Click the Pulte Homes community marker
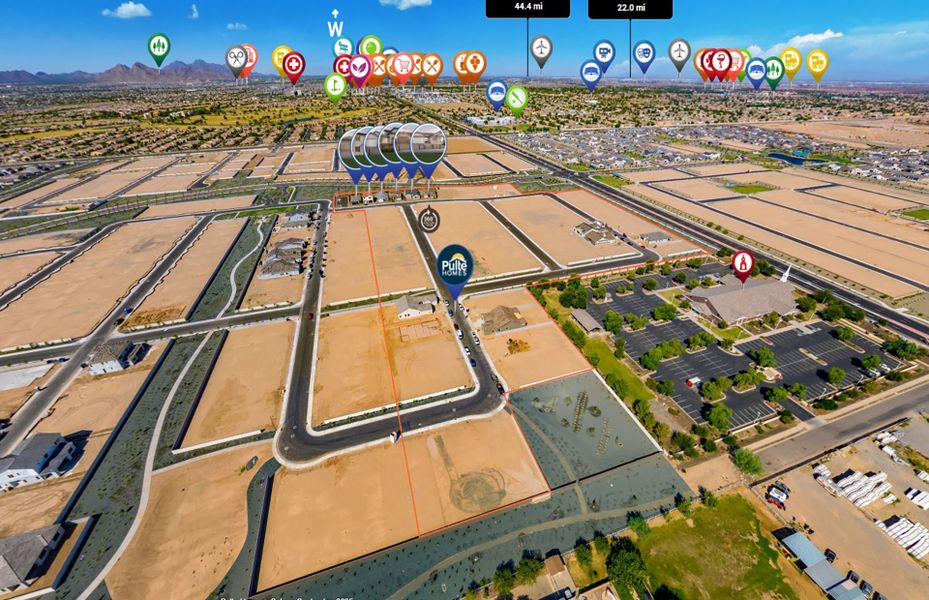The height and width of the screenshot is (600, 929). click(455, 265)
